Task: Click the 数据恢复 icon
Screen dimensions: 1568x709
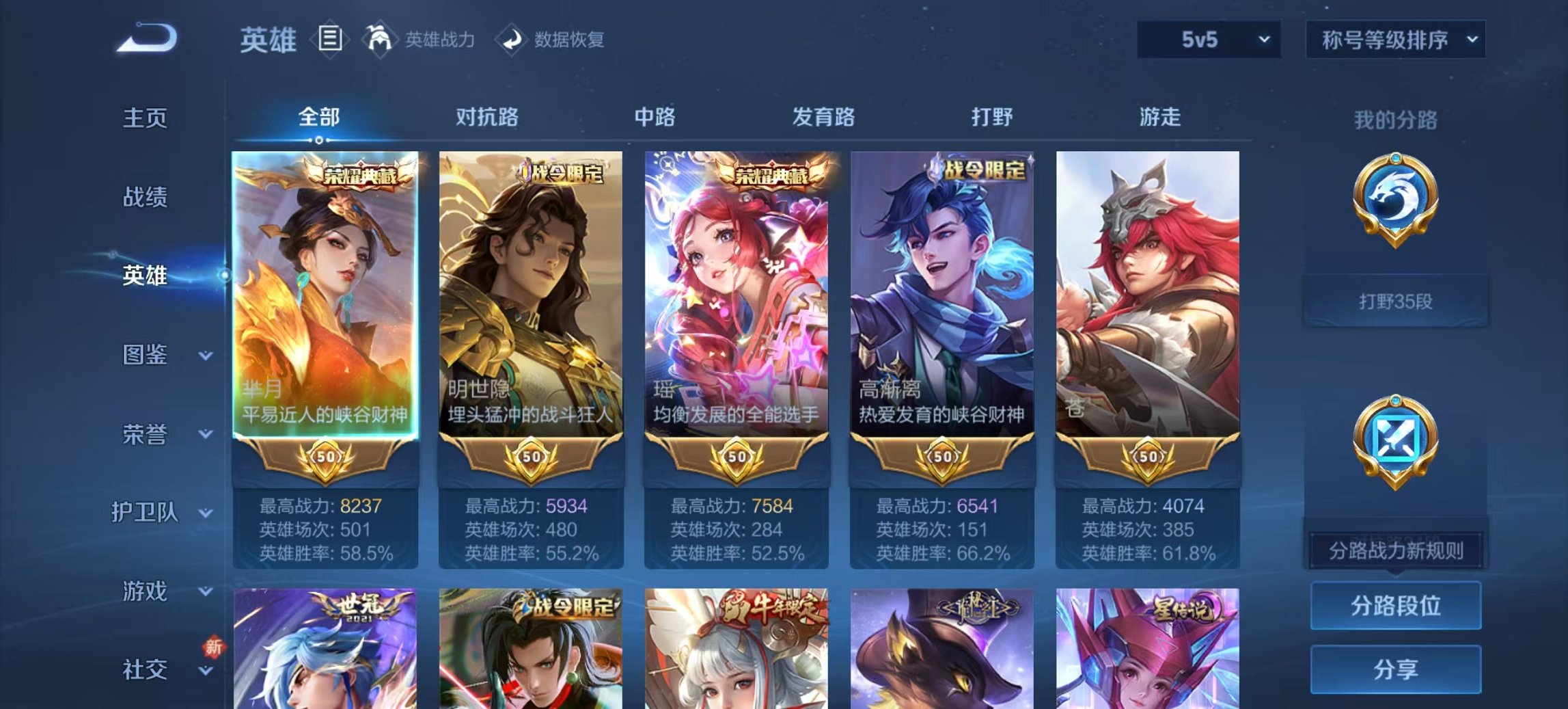Action: pyautogui.click(x=510, y=39)
